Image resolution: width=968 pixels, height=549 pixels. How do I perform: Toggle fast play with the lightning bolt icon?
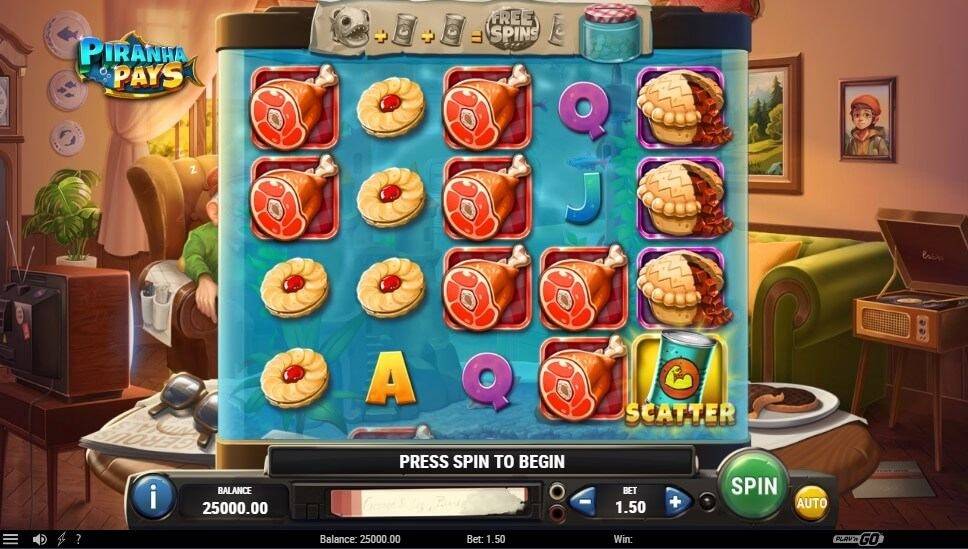pyautogui.click(x=62, y=539)
